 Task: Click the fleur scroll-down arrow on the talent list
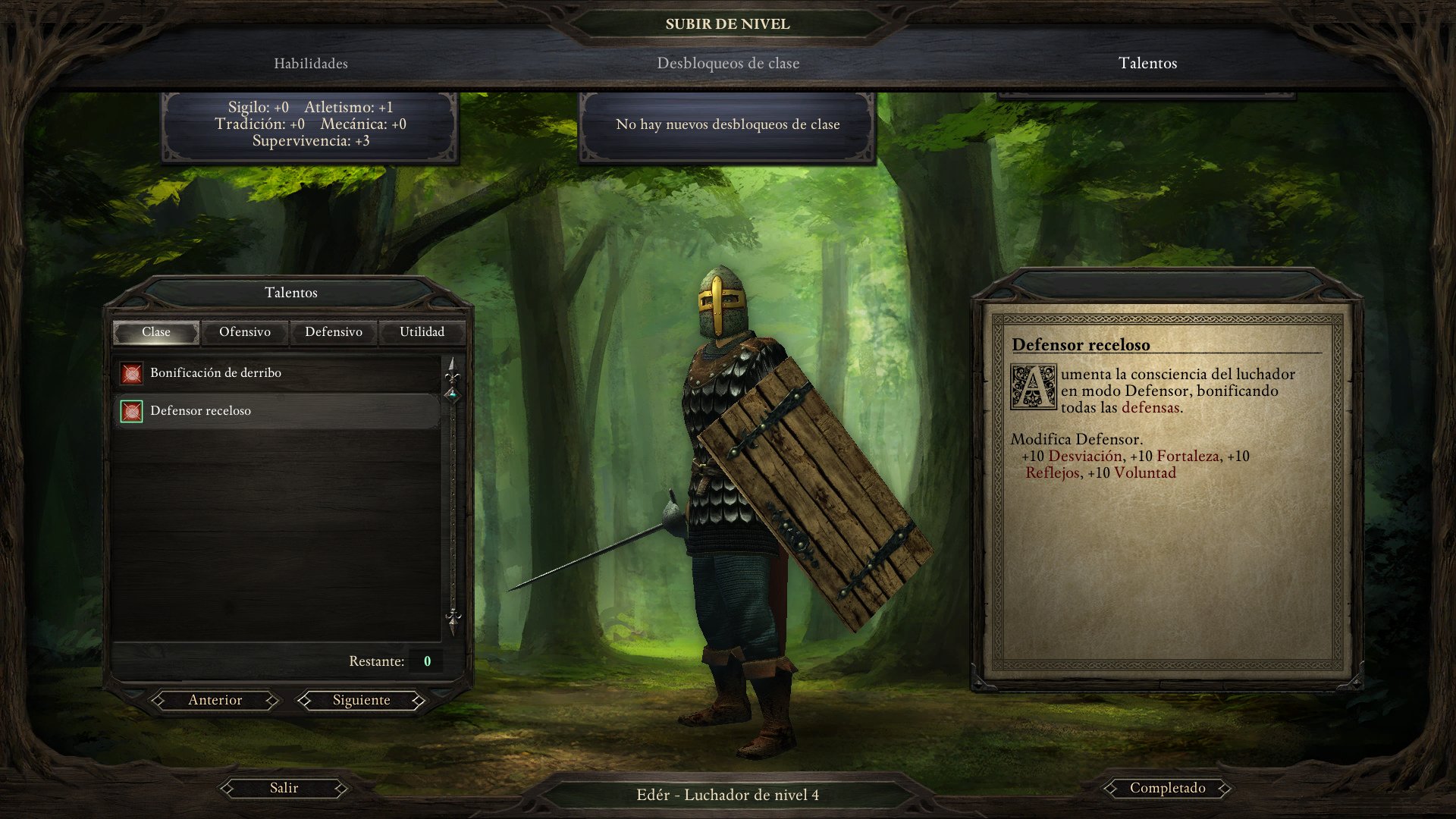[x=453, y=620]
